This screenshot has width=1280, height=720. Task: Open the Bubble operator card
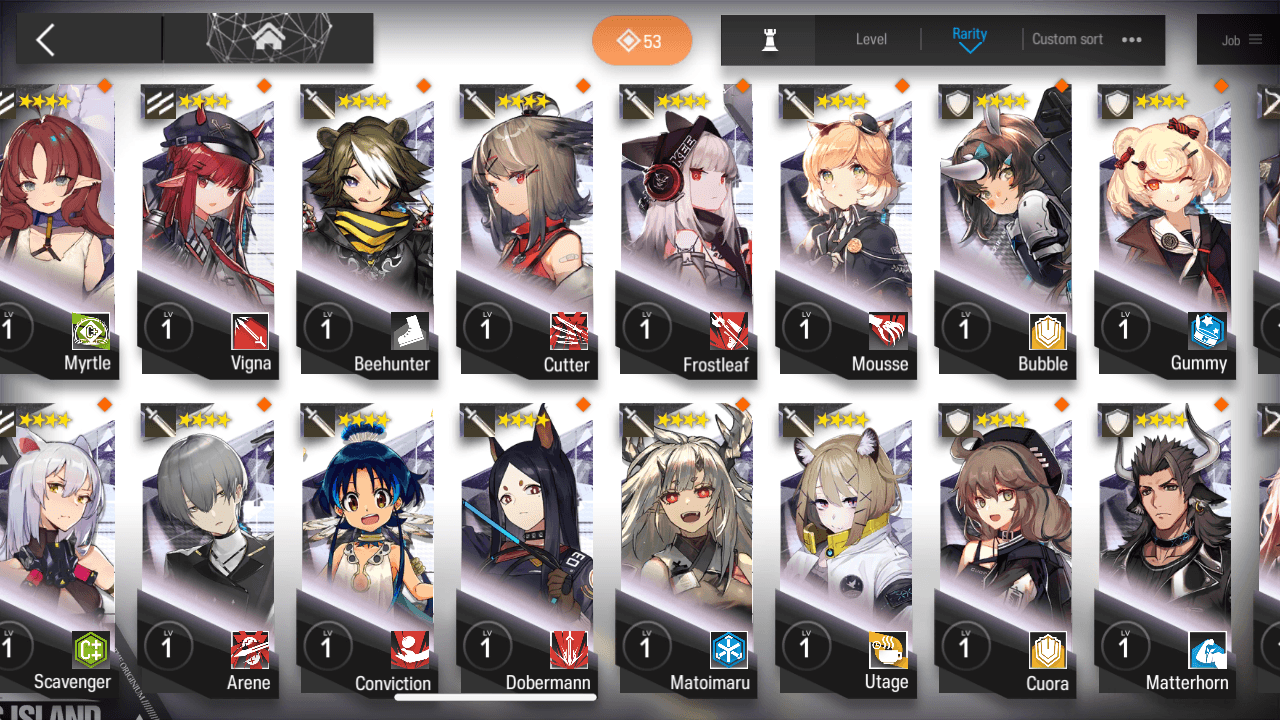click(1004, 230)
